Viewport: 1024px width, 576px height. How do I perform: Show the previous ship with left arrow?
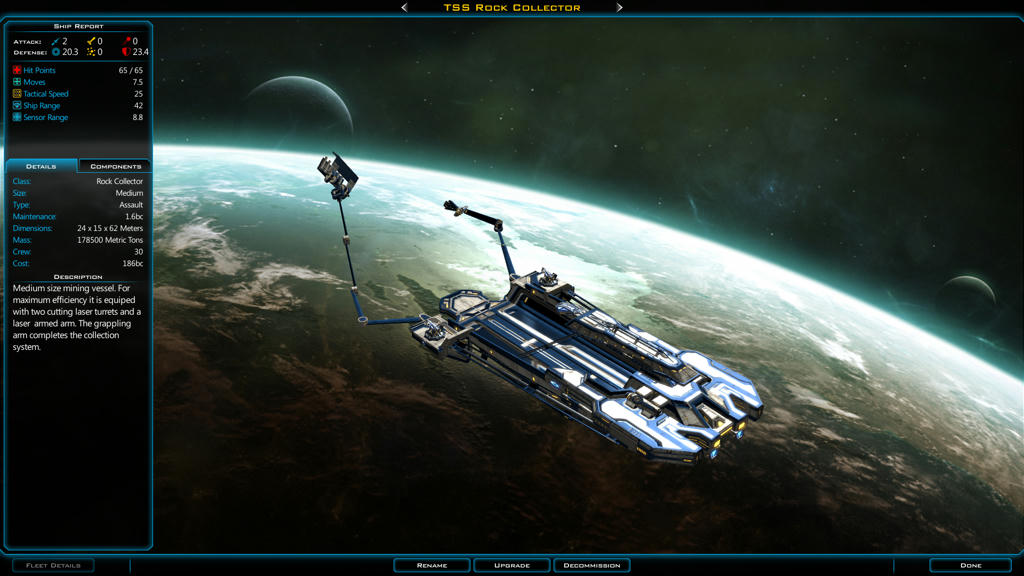pyautogui.click(x=404, y=7)
